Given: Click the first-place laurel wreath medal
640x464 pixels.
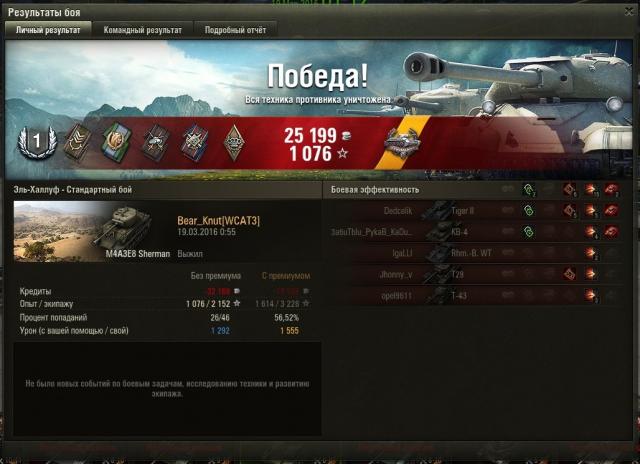Looking at the screenshot, I should point(37,143).
